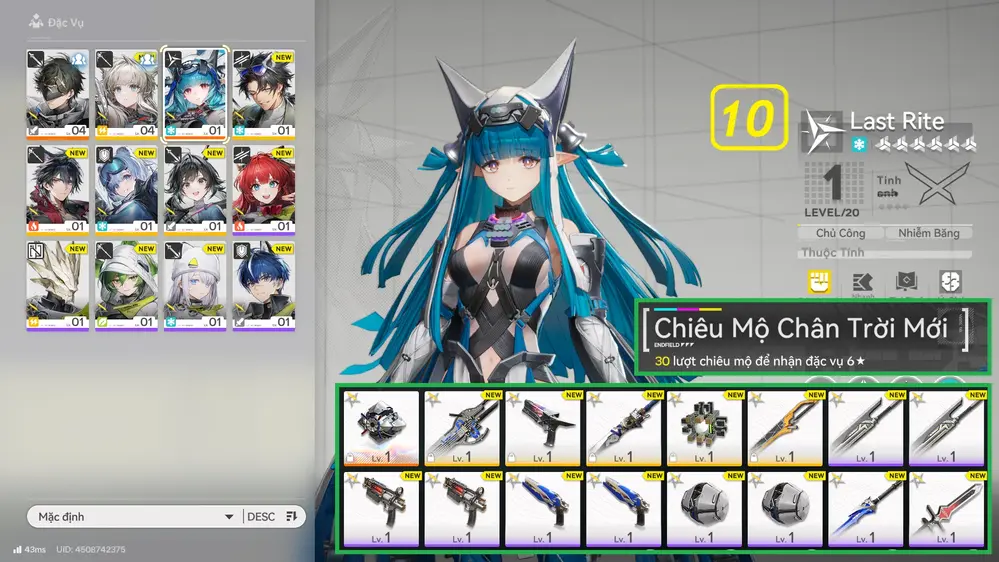999x562 pixels.
Task: Choose the white armored creature operator card
Action: pyautogui.click(x=58, y=283)
